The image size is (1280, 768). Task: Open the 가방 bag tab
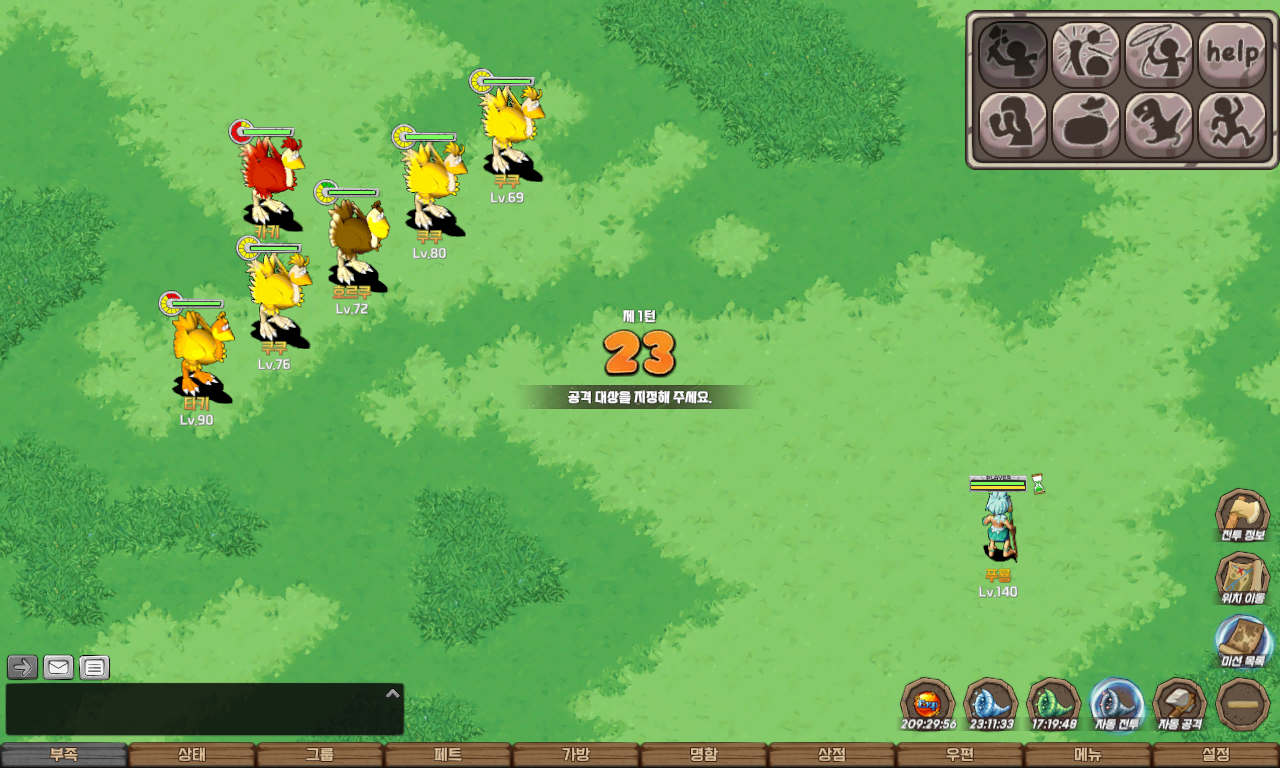(576, 755)
